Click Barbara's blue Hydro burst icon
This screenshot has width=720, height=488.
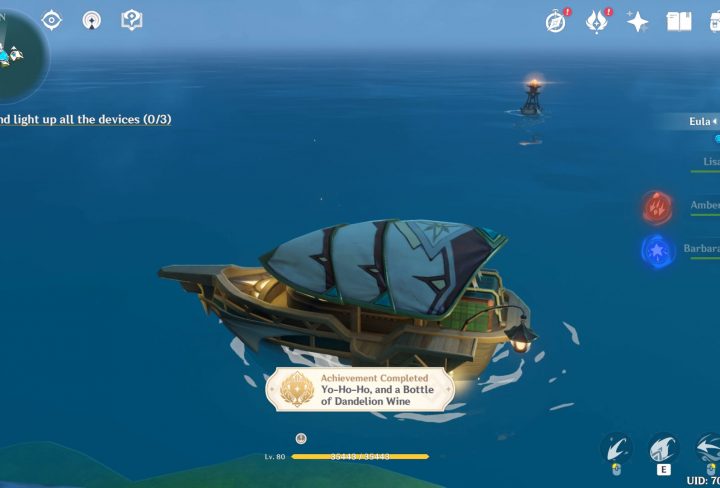pos(656,250)
